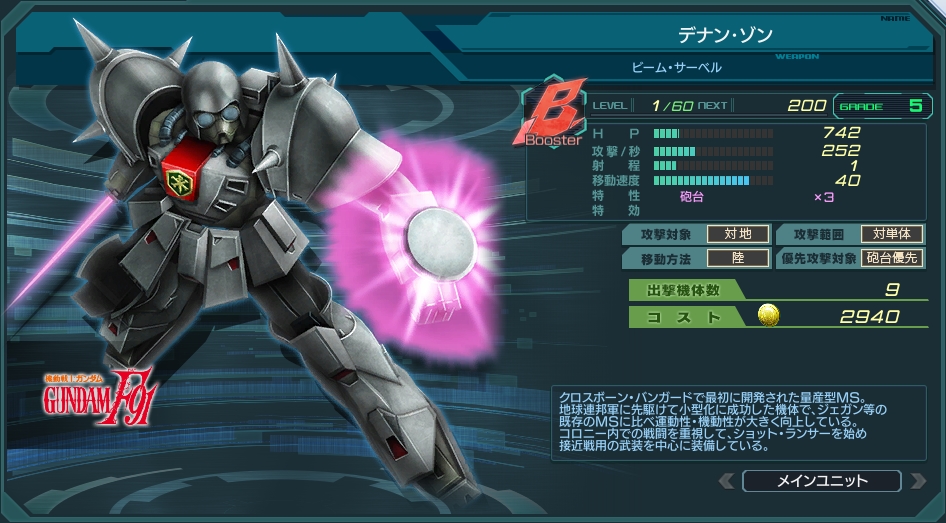Screen dimensions: 946x523
Task: Select the red Booster B icon
Action: click(x=552, y=118)
